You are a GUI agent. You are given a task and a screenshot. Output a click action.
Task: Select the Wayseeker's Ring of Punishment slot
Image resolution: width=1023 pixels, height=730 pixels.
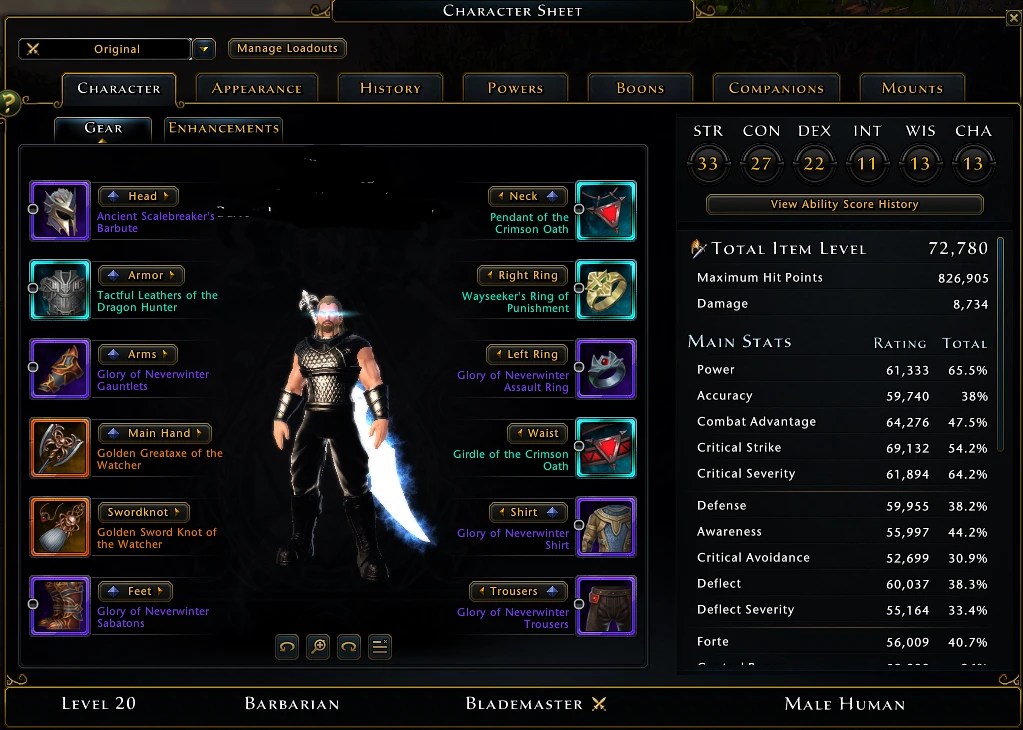606,290
